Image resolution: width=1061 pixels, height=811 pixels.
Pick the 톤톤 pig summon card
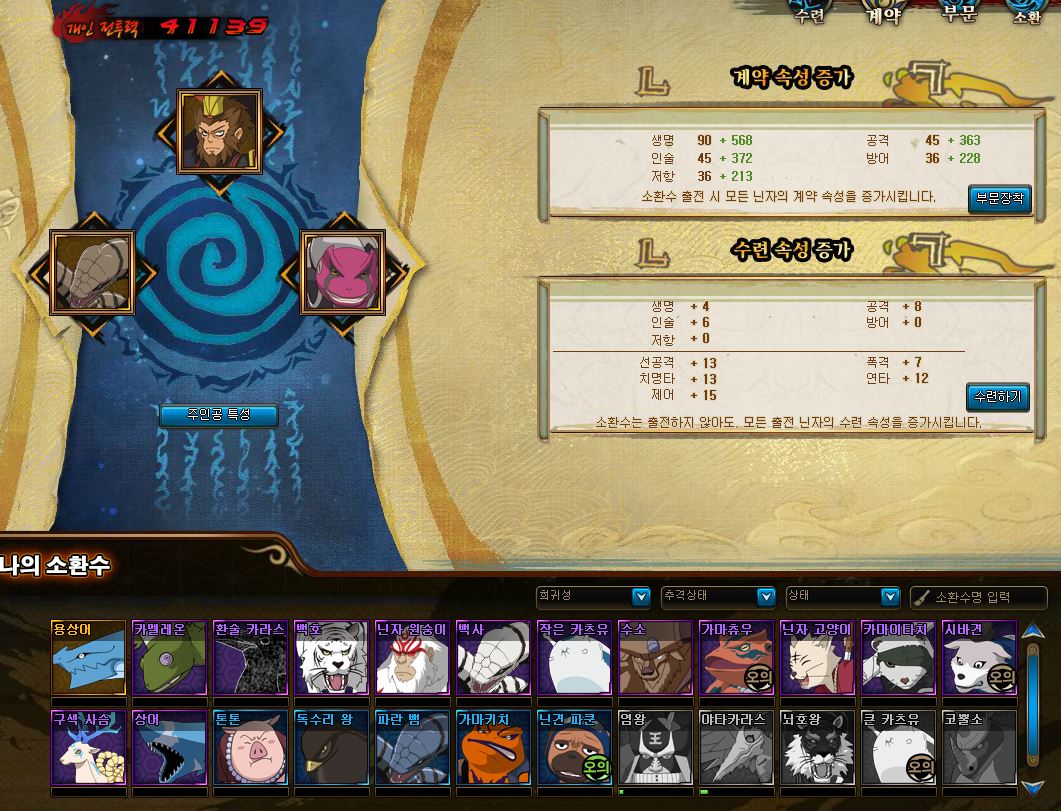251,748
